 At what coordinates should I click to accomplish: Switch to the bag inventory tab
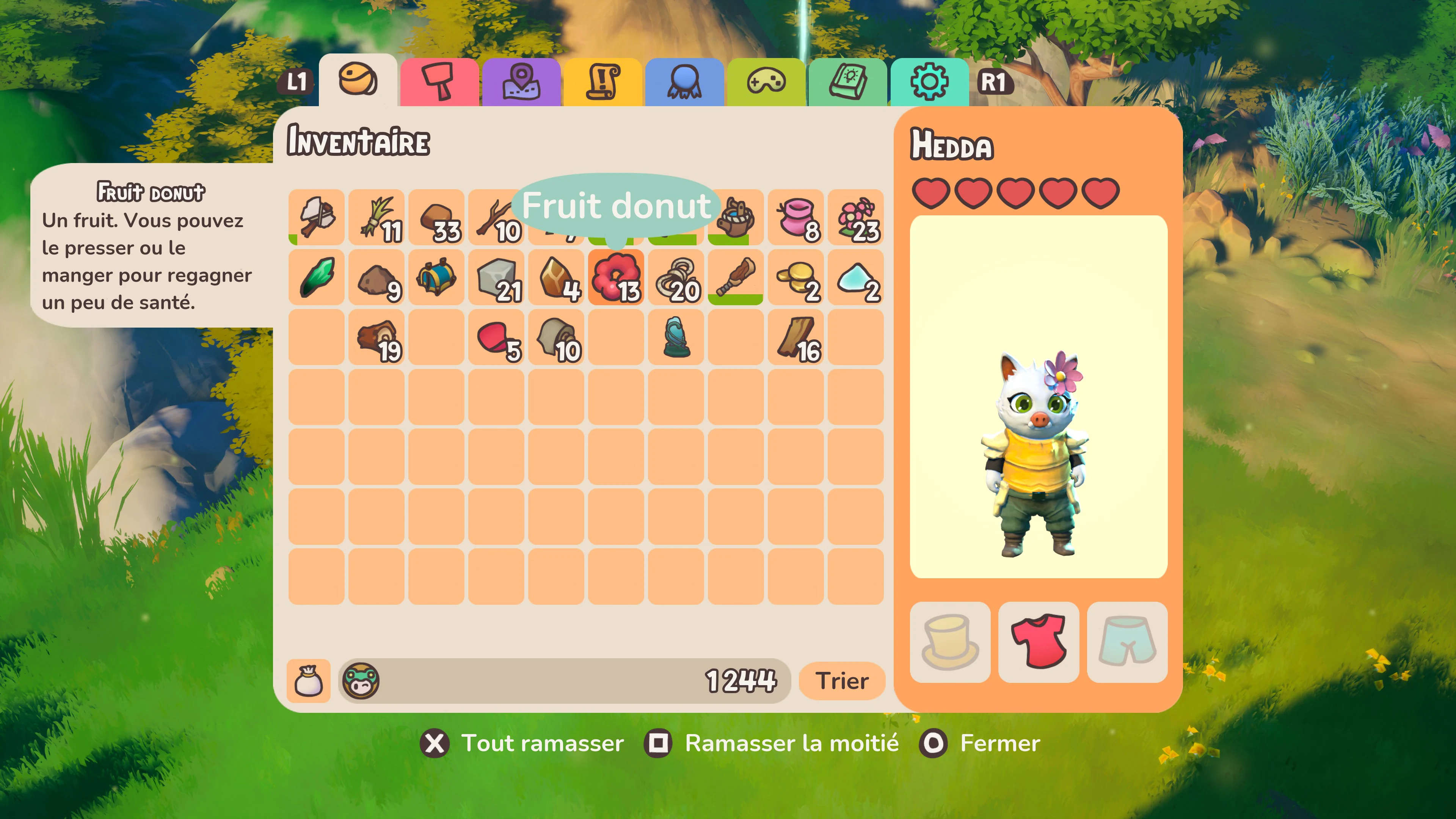pos(309,681)
